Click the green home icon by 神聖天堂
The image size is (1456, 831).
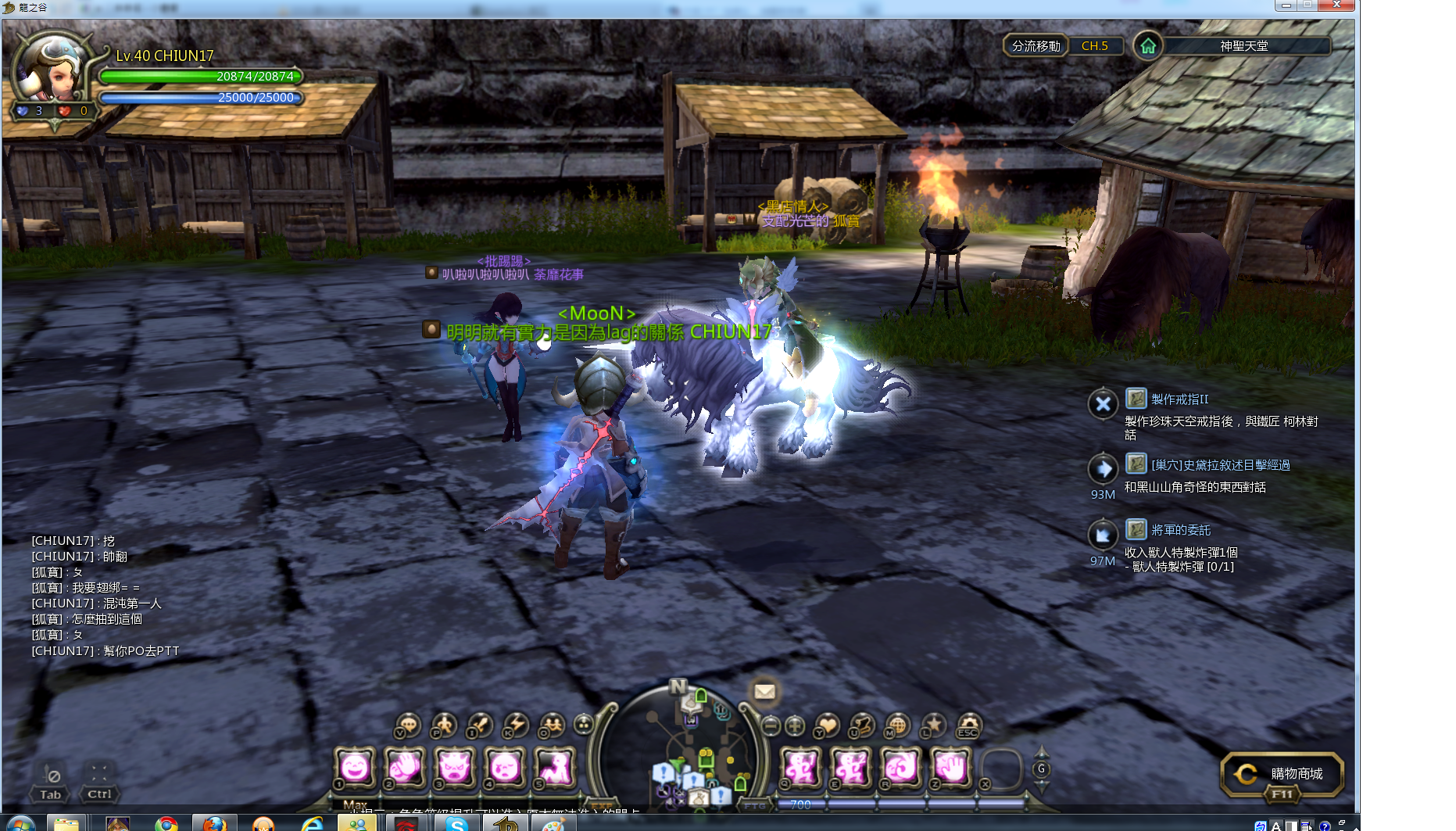tap(1147, 46)
